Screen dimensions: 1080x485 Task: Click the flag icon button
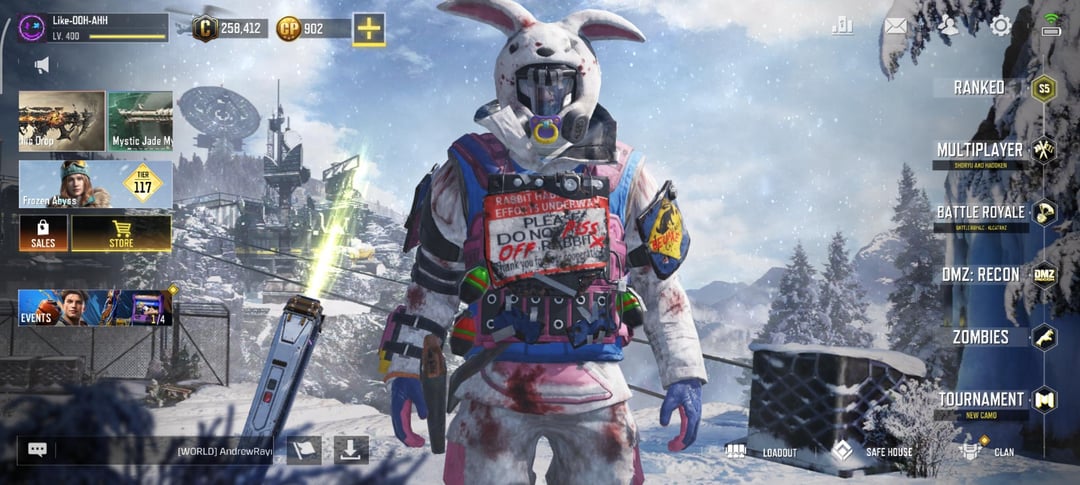pos(304,450)
